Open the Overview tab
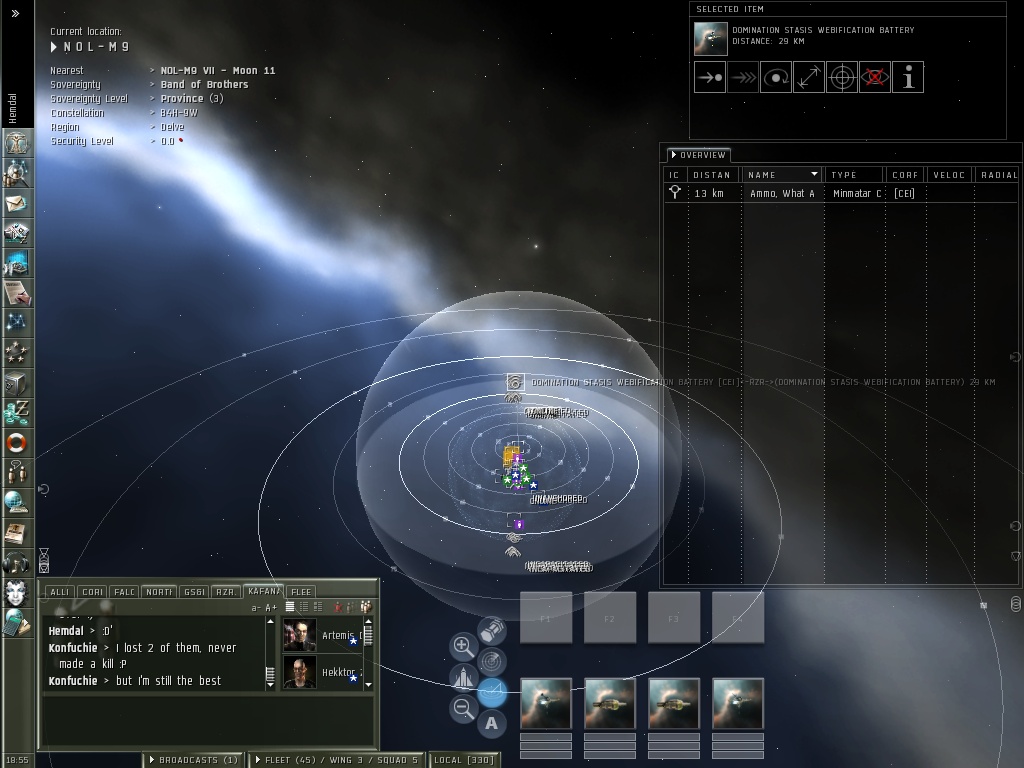The height and width of the screenshot is (768, 1024). point(698,155)
